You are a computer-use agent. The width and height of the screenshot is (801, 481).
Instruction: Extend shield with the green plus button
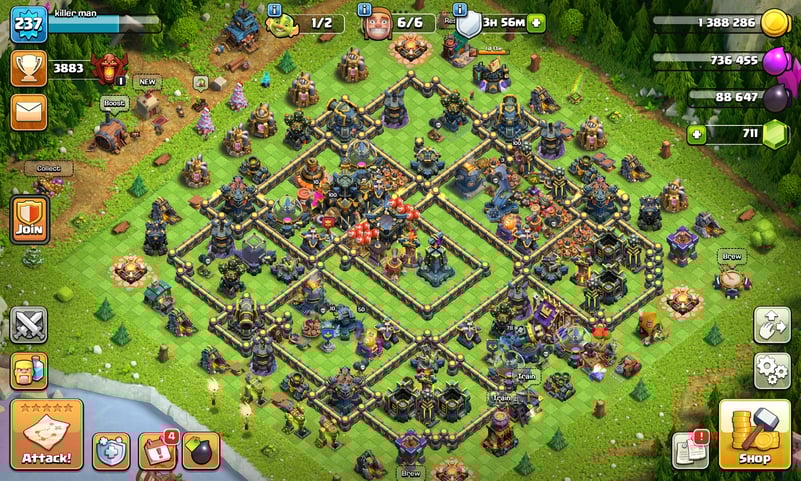pos(537,22)
